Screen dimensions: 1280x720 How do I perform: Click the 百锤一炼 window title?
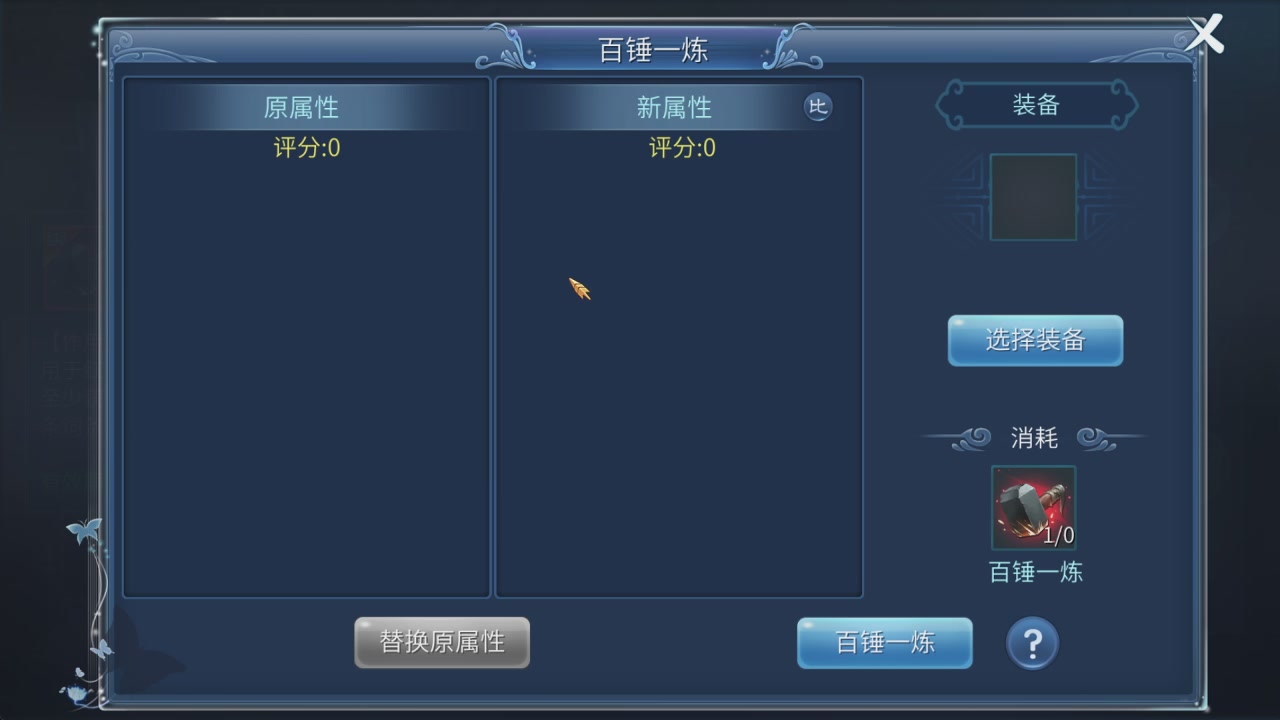[652, 50]
